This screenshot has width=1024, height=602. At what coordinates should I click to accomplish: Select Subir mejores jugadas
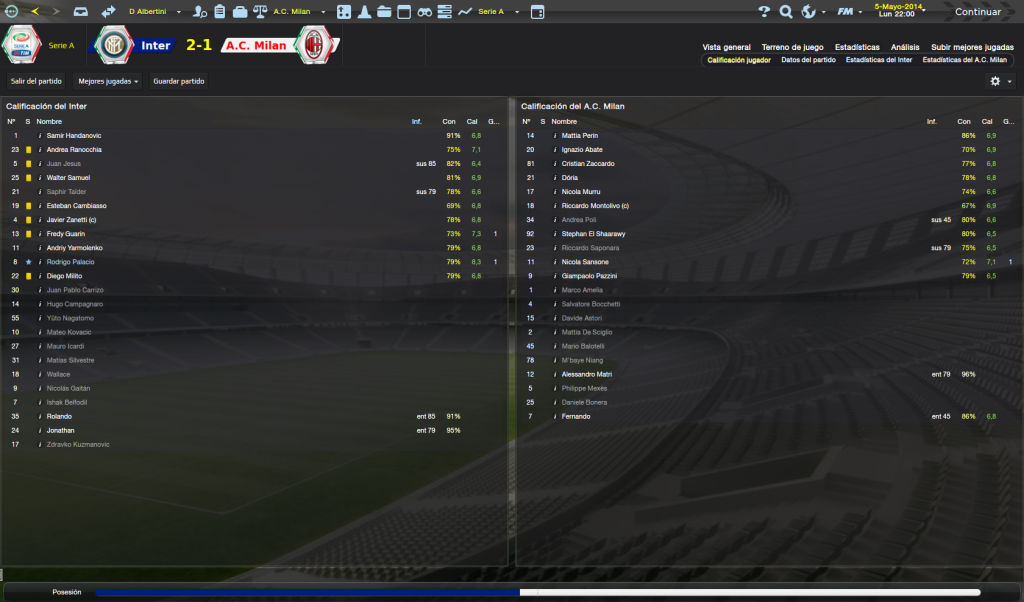click(972, 47)
